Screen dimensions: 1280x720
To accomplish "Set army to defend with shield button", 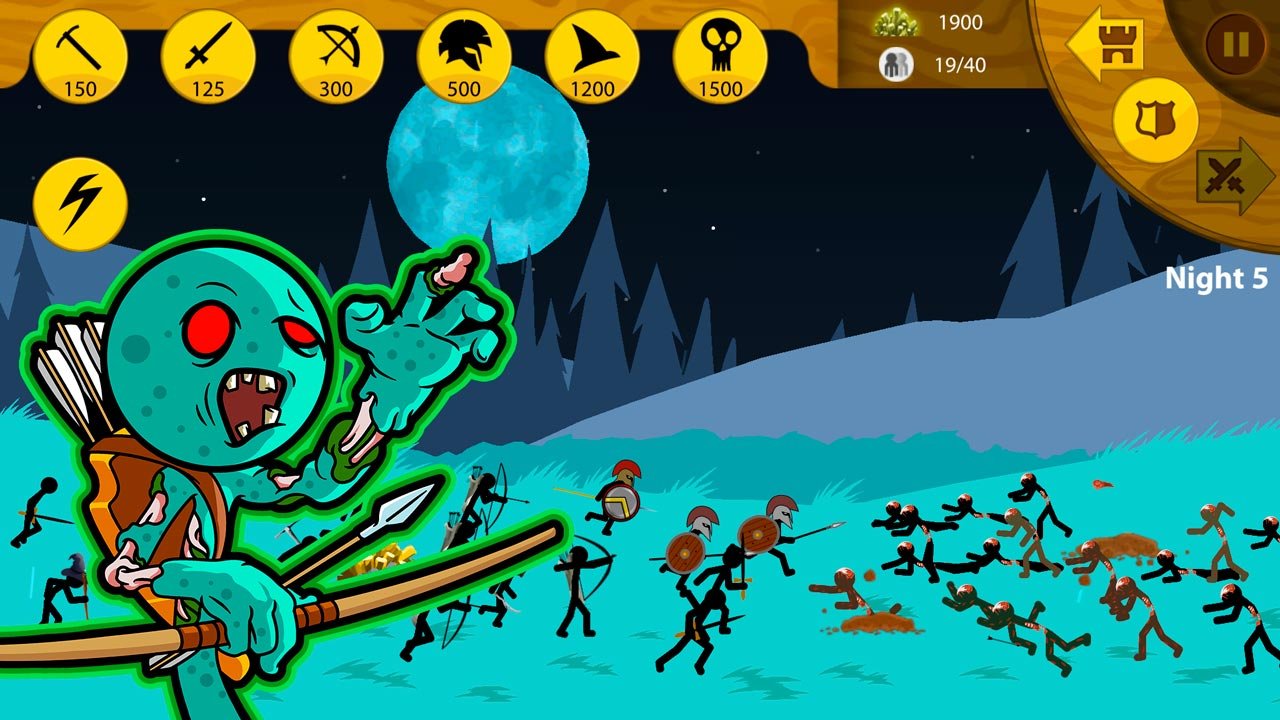I will pyautogui.click(x=1155, y=120).
